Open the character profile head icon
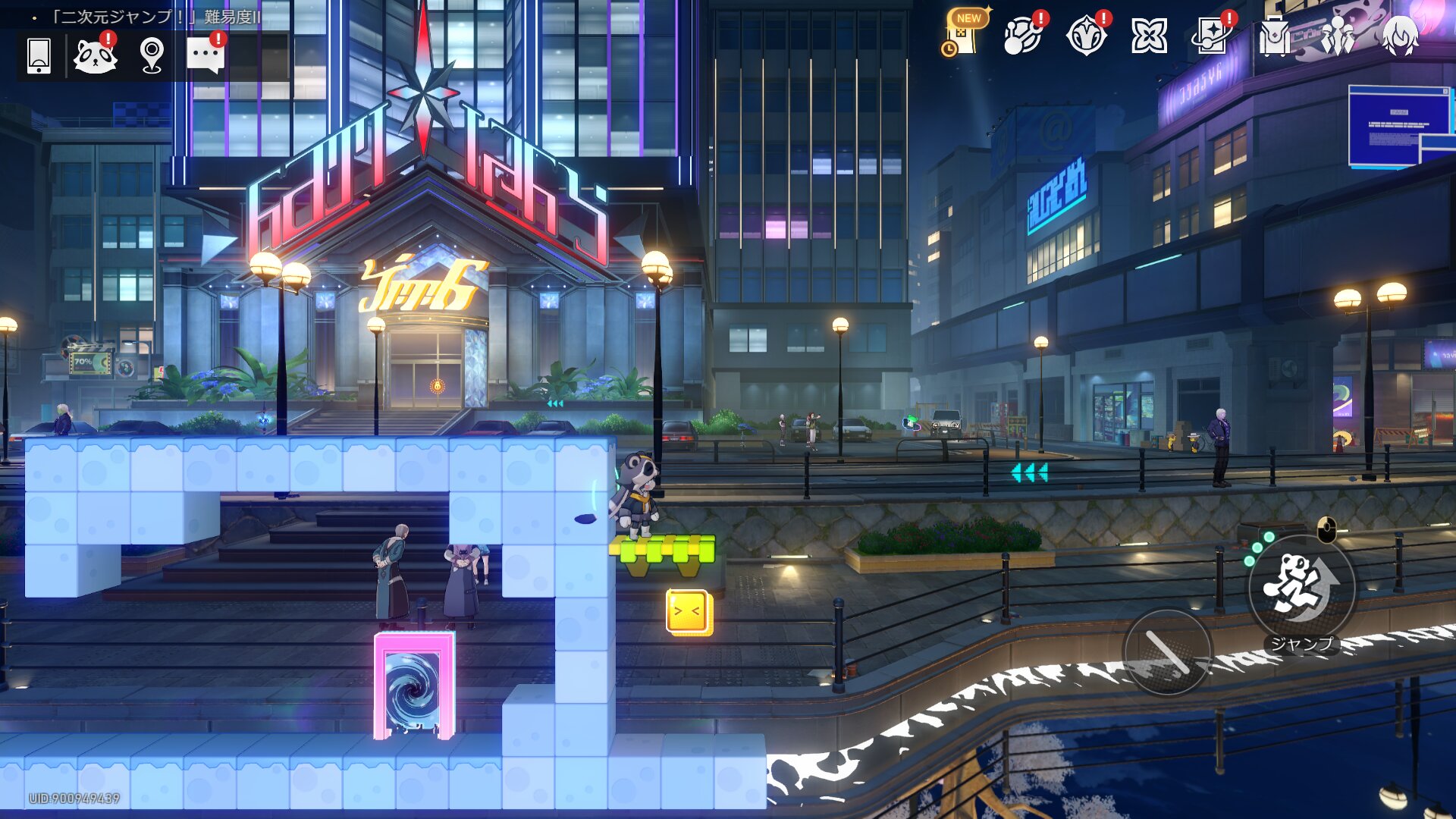Image resolution: width=1456 pixels, height=819 pixels. point(1399,35)
